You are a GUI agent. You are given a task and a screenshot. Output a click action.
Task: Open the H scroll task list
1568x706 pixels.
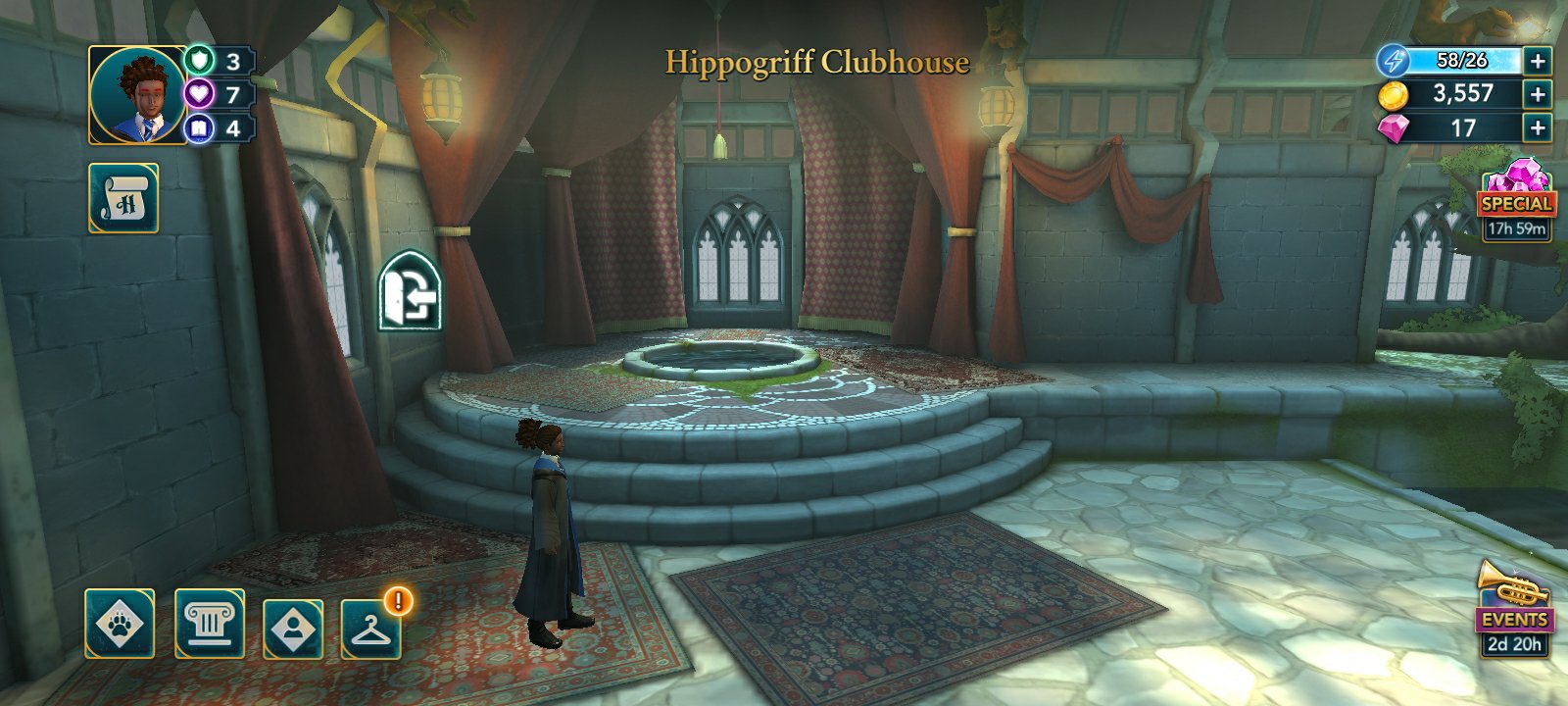123,198
